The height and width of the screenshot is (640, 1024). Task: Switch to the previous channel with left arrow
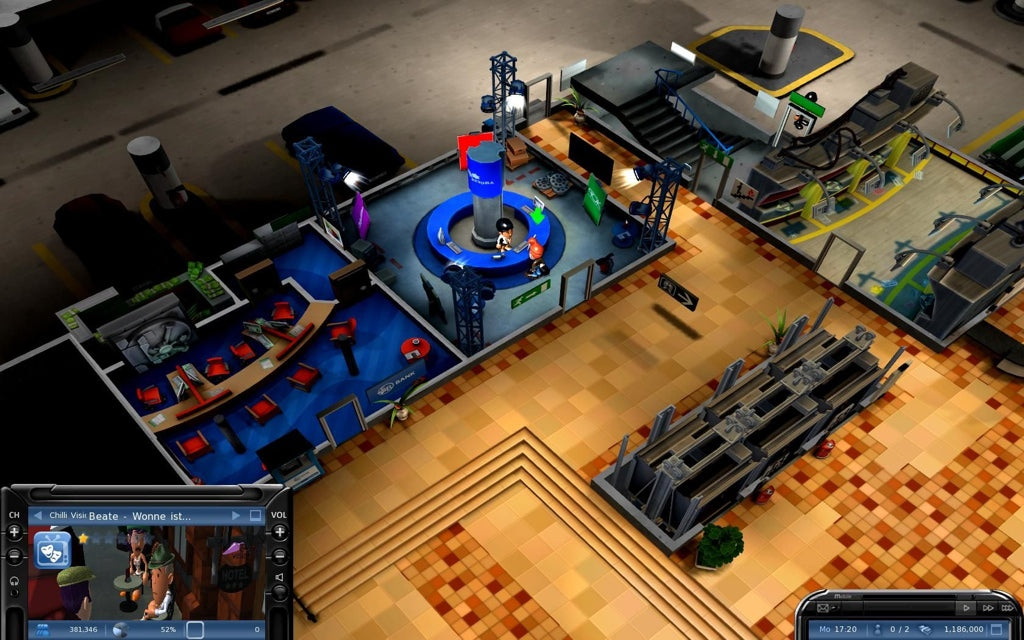pyautogui.click(x=37, y=516)
